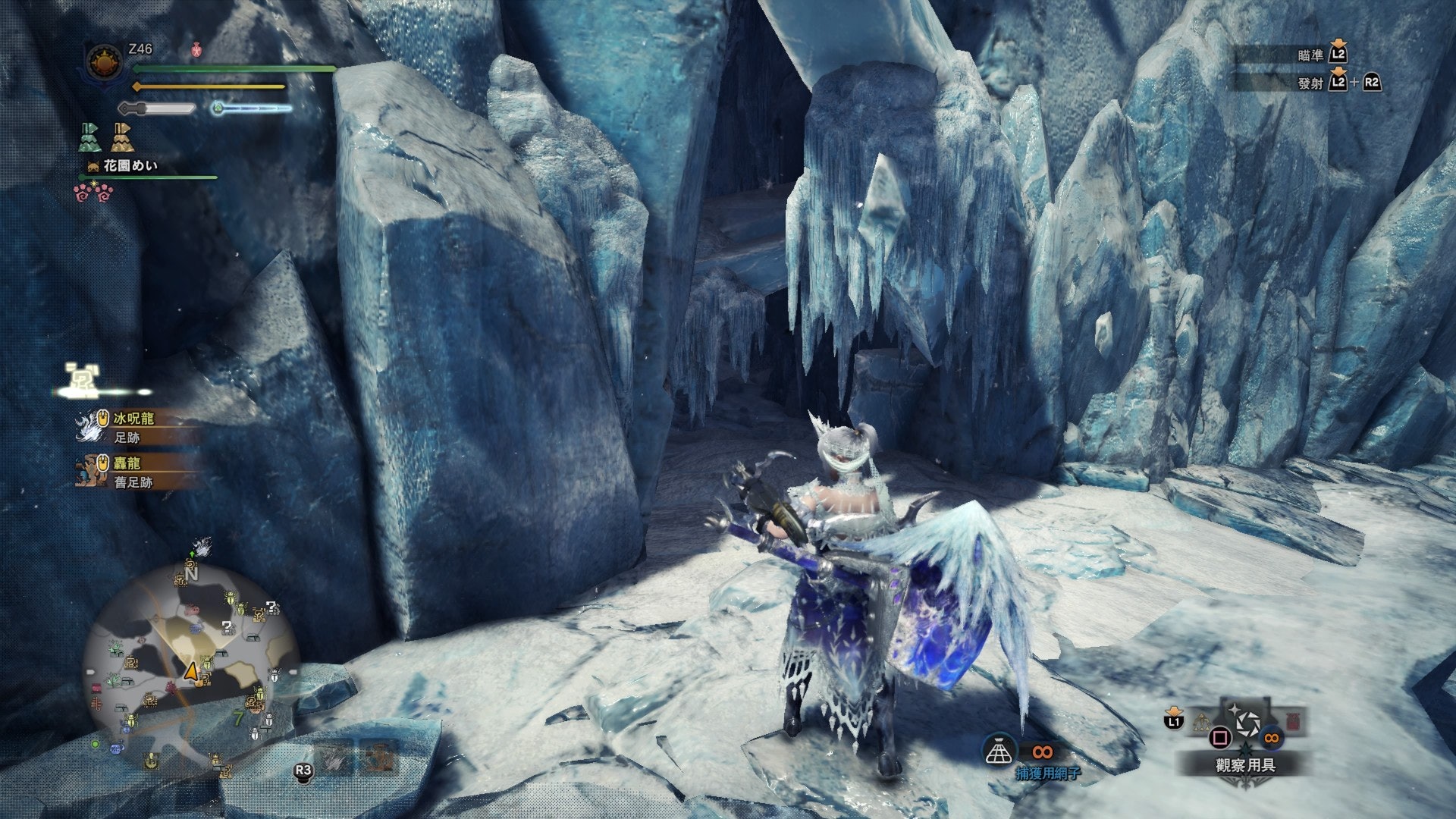Click the yellow player arrow on minimap
The width and height of the screenshot is (1456, 819).
191,672
